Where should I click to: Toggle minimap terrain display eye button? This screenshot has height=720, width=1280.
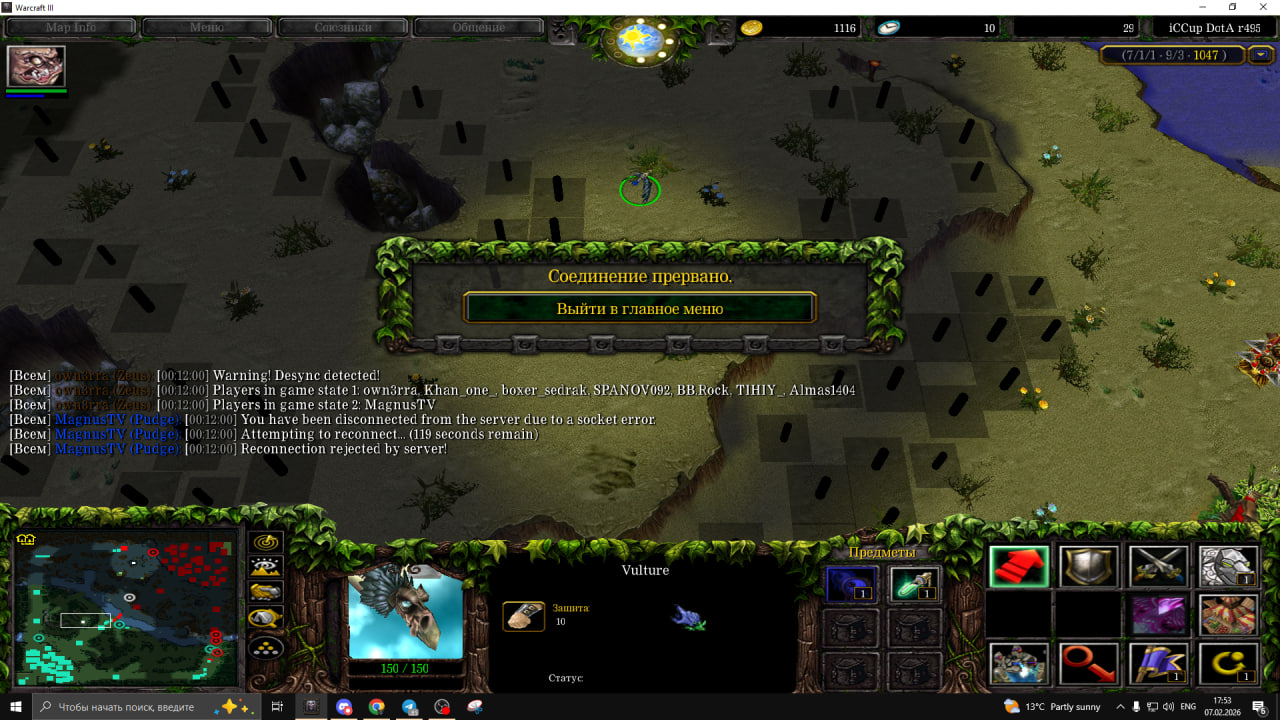point(266,567)
